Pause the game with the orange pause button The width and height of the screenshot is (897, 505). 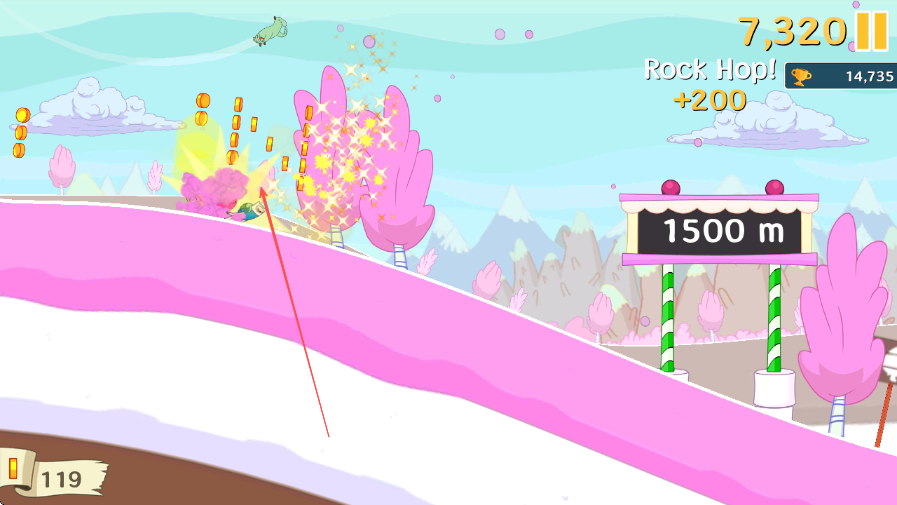click(x=871, y=32)
